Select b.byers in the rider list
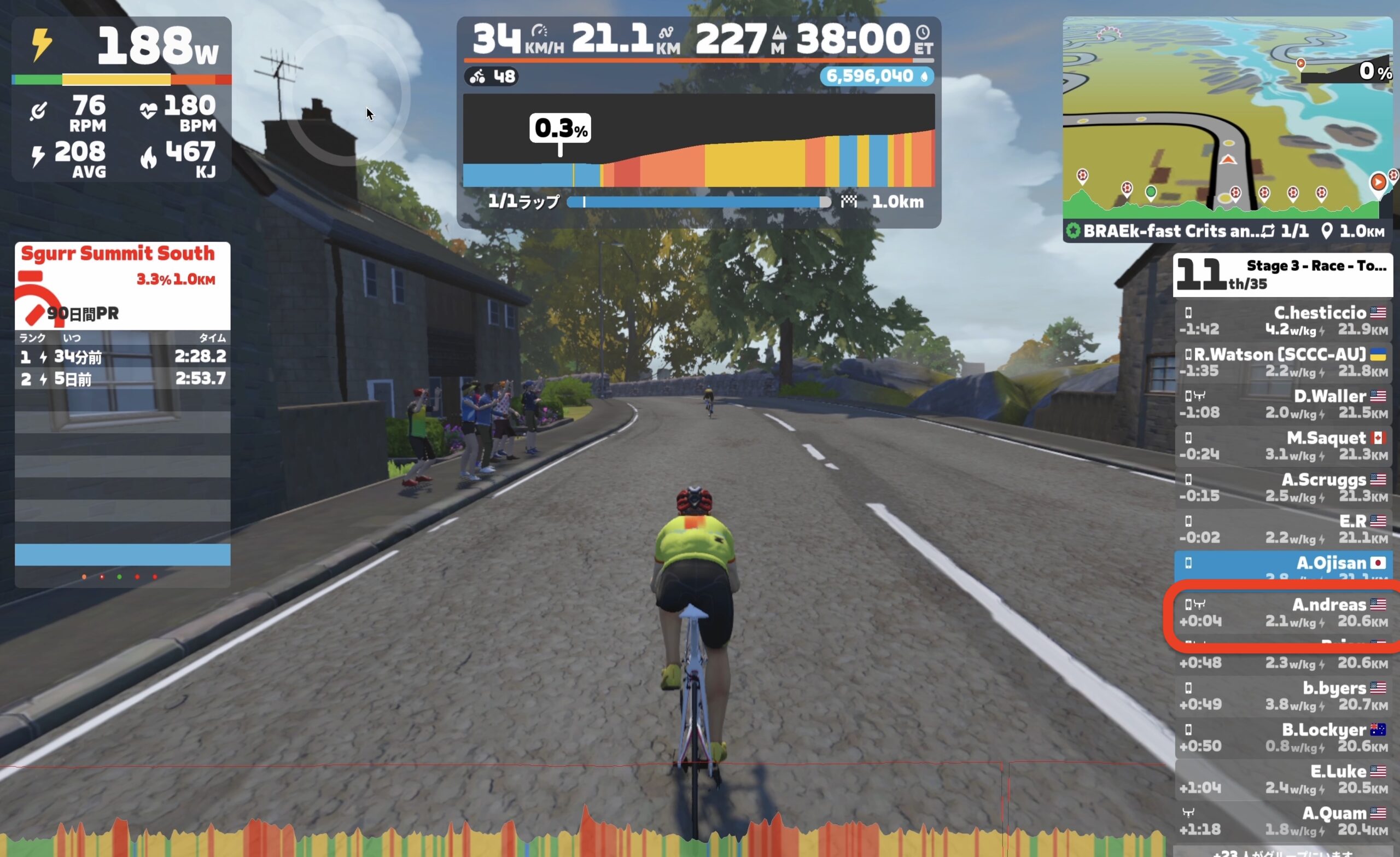 [1283, 696]
